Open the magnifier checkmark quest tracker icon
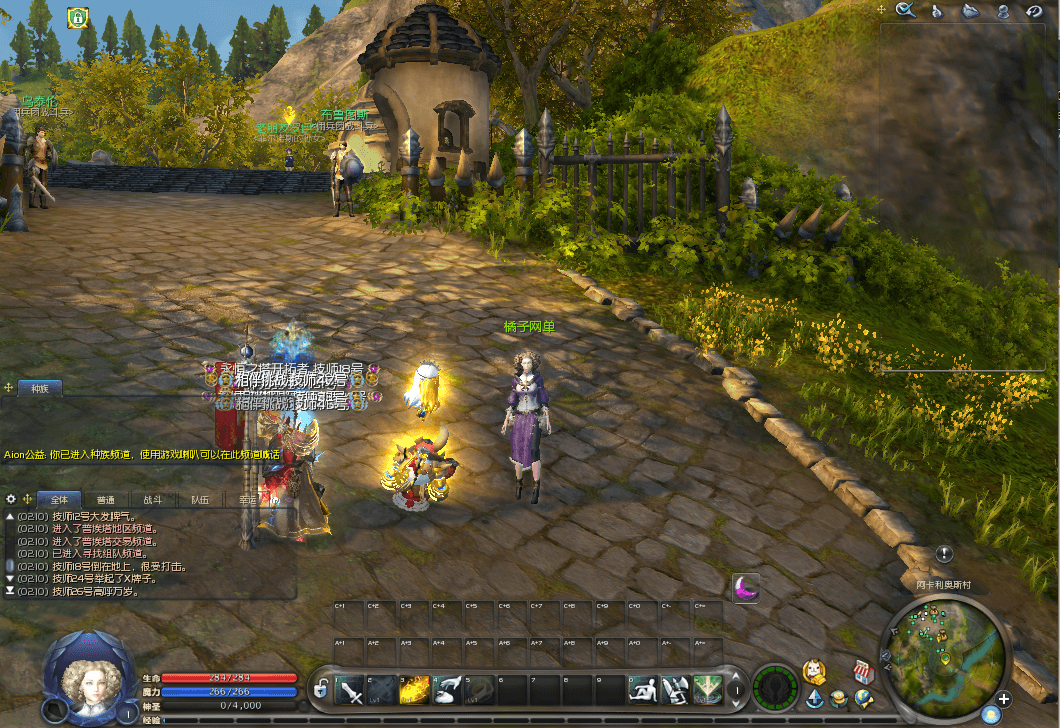1060x728 pixels. pos(906,11)
